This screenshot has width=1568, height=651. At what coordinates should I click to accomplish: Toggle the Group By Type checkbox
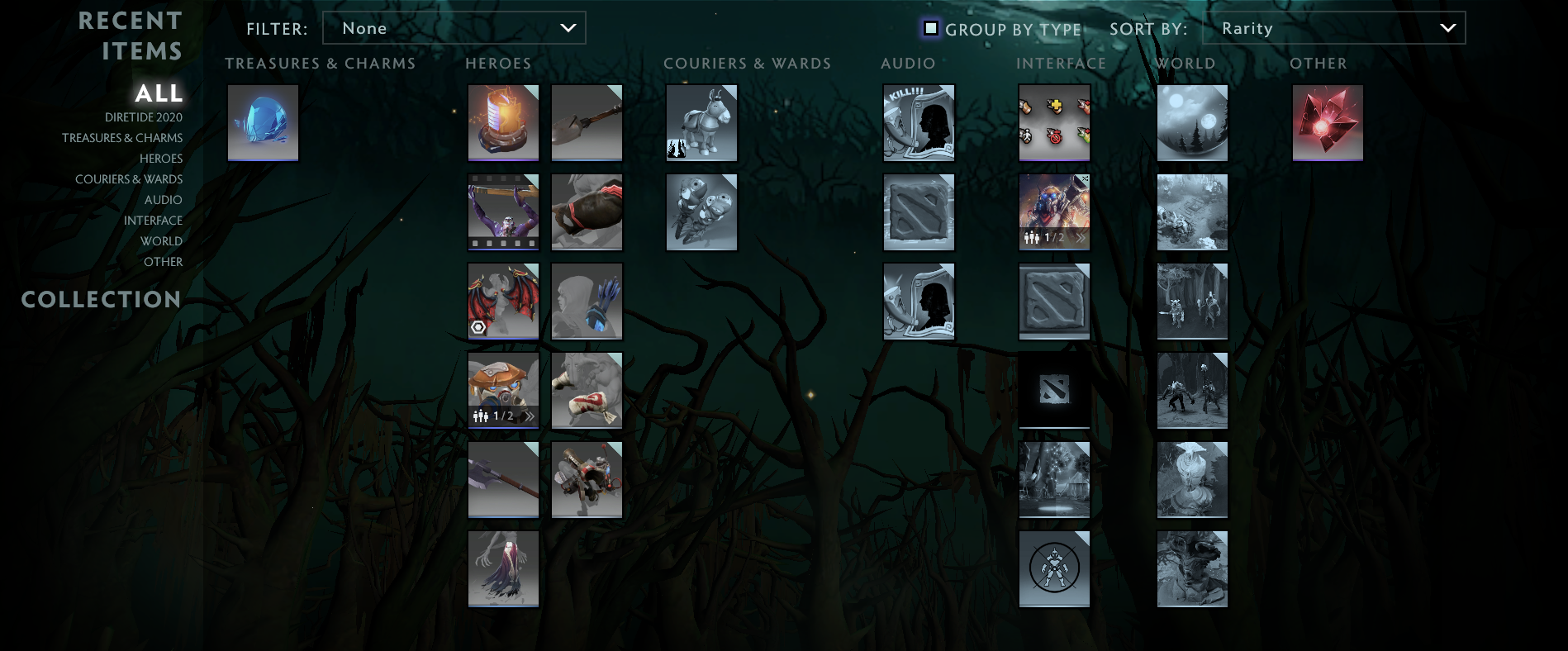pyautogui.click(x=932, y=28)
